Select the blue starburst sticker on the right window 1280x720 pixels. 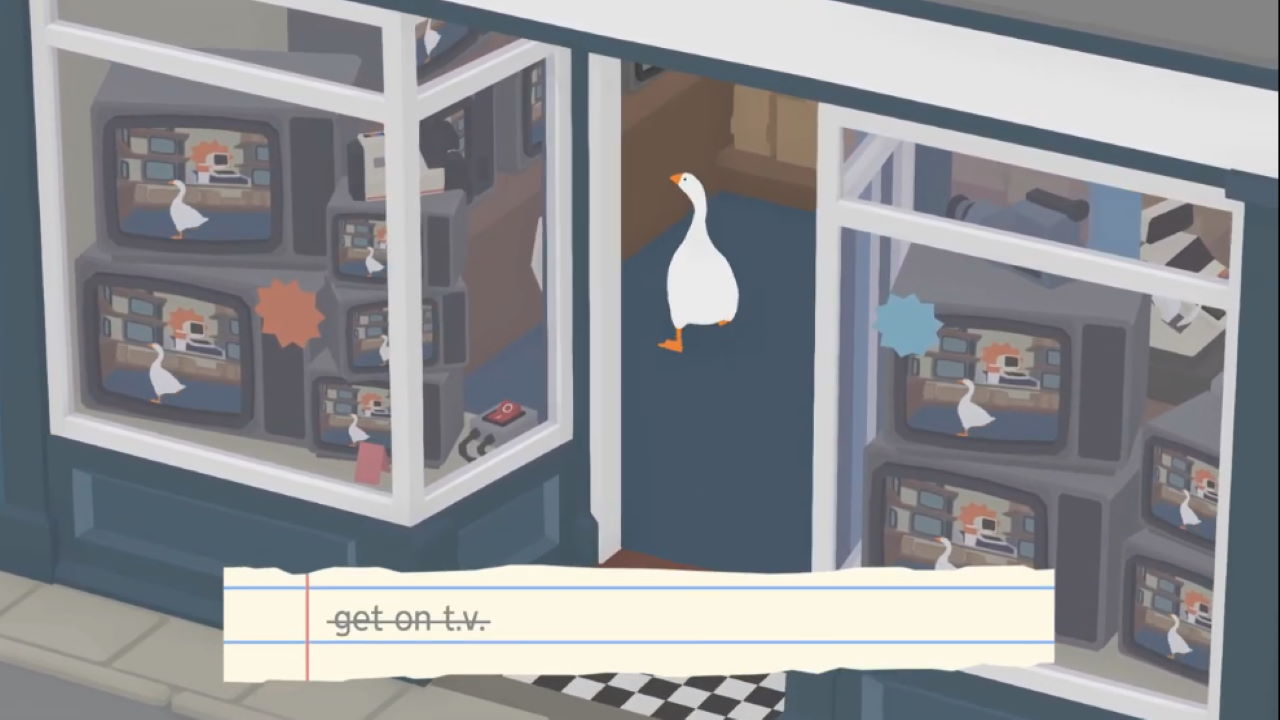[x=907, y=325]
